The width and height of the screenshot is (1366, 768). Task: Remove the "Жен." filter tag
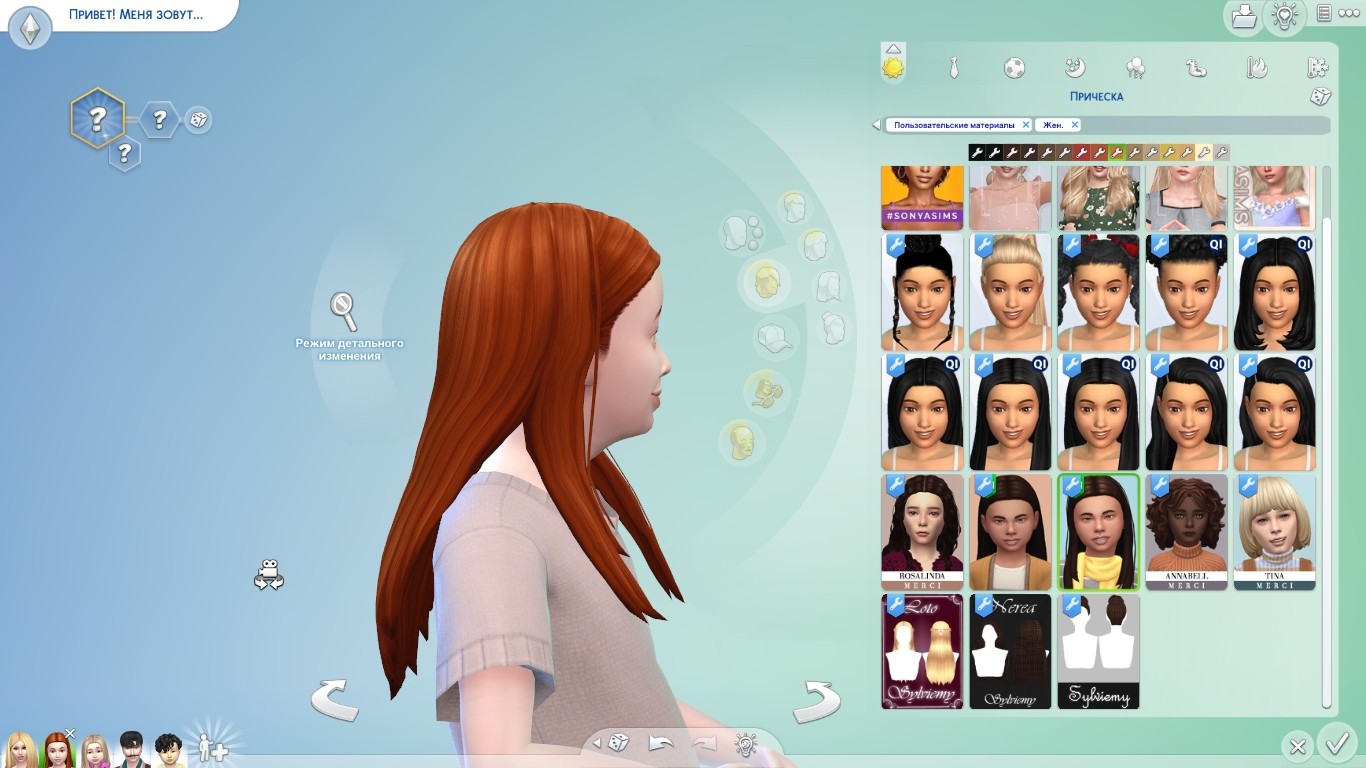[1075, 125]
